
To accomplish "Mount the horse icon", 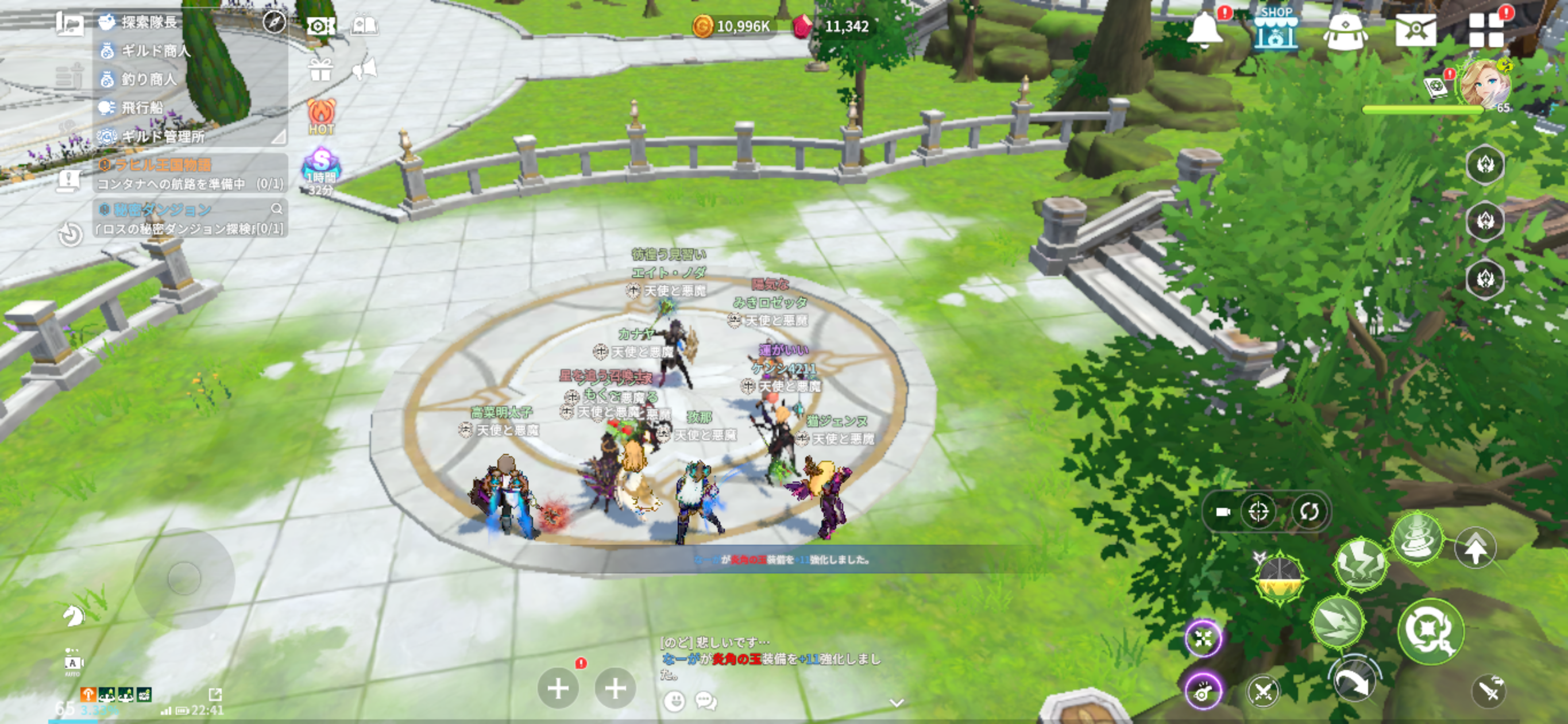I will [x=73, y=615].
